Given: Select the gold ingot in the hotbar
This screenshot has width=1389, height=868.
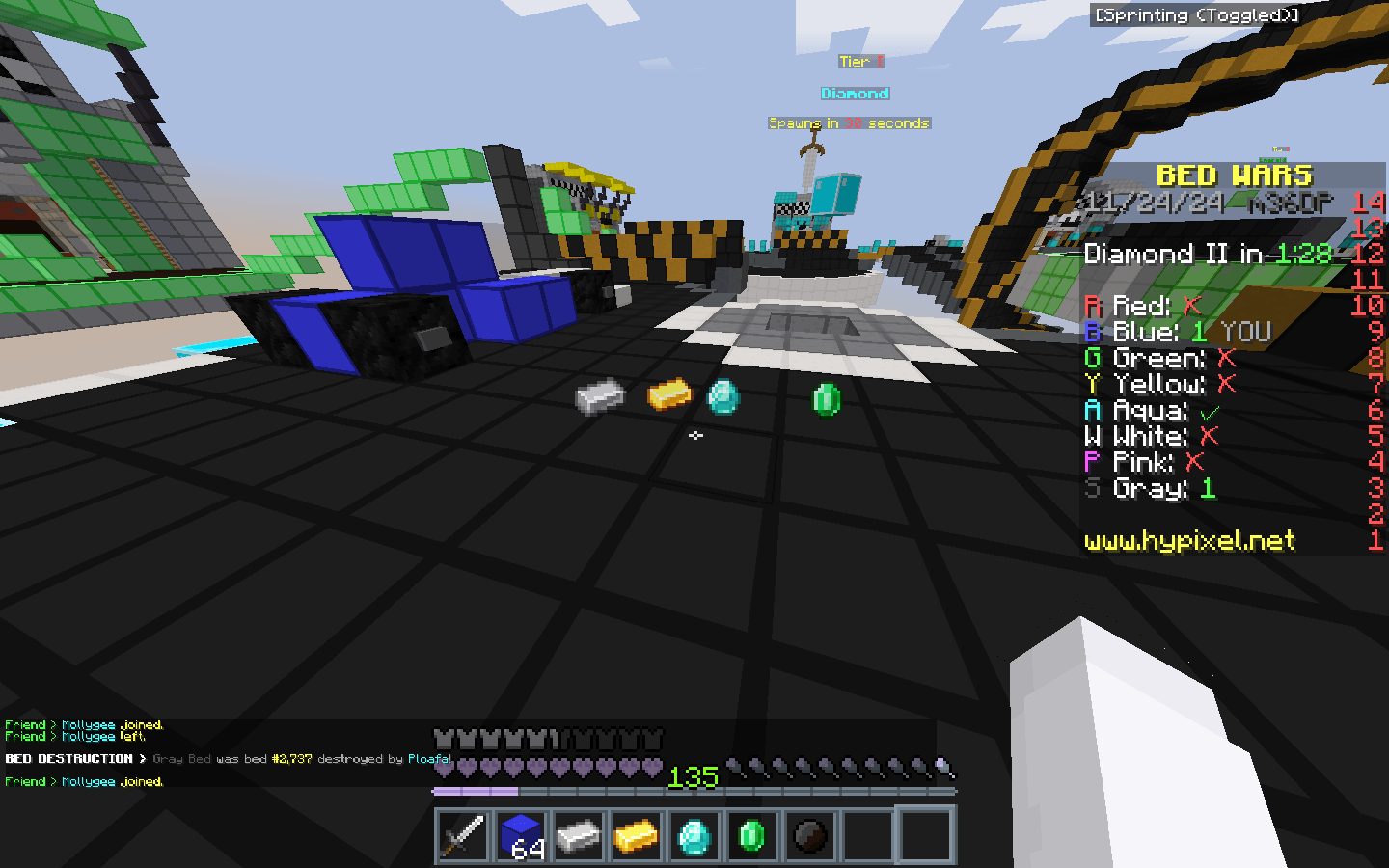Looking at the screenshot, I should click(635, 835).
